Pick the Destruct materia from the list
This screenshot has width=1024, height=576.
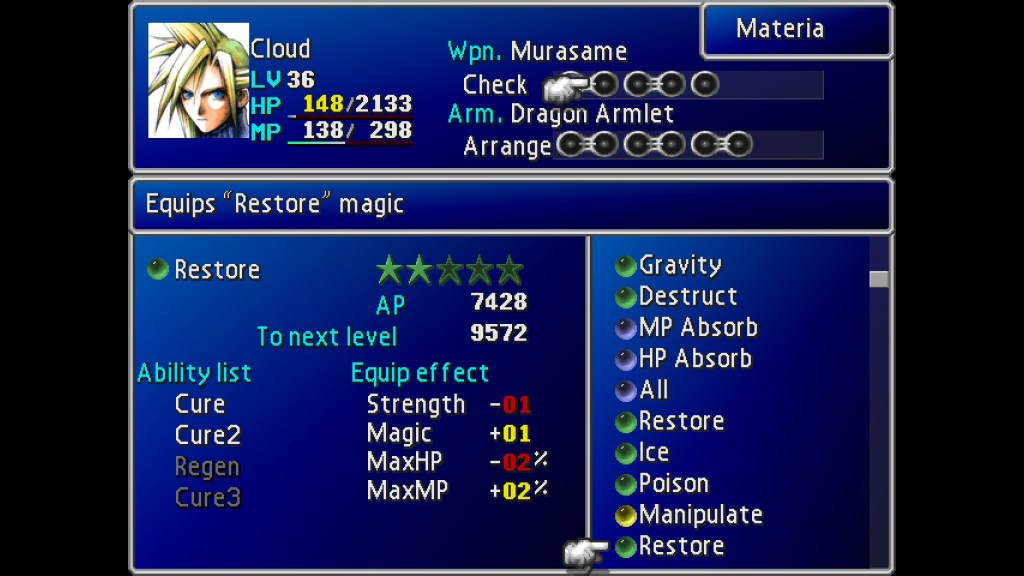tap(687, 296)
